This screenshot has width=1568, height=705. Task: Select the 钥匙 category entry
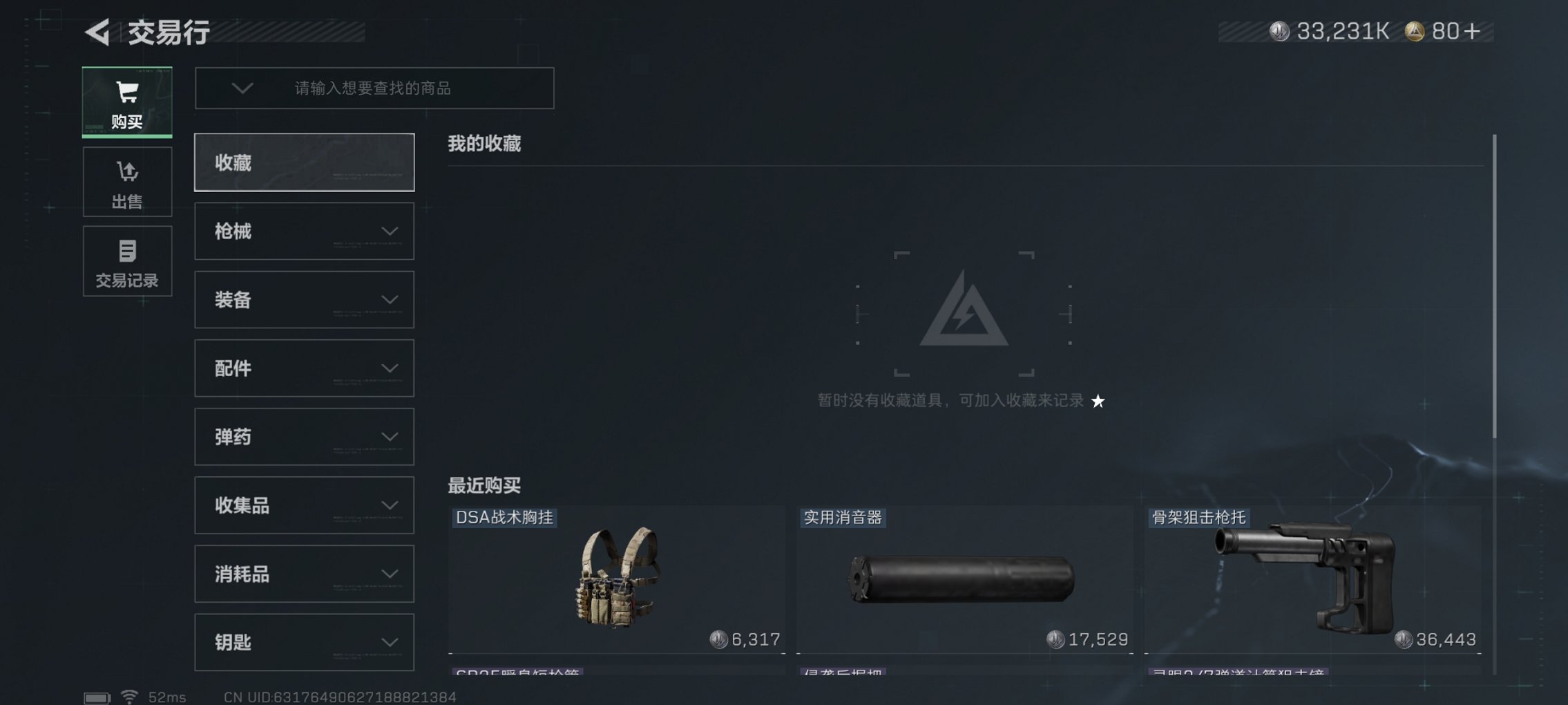coord(304,642)
